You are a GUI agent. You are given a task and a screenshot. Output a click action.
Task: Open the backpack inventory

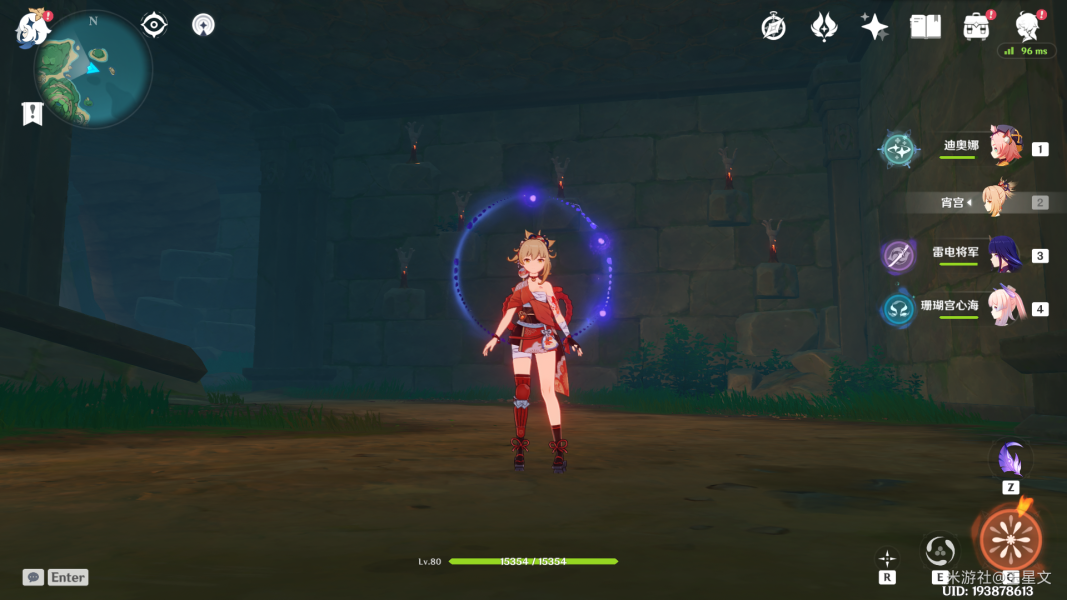(976, 27)
